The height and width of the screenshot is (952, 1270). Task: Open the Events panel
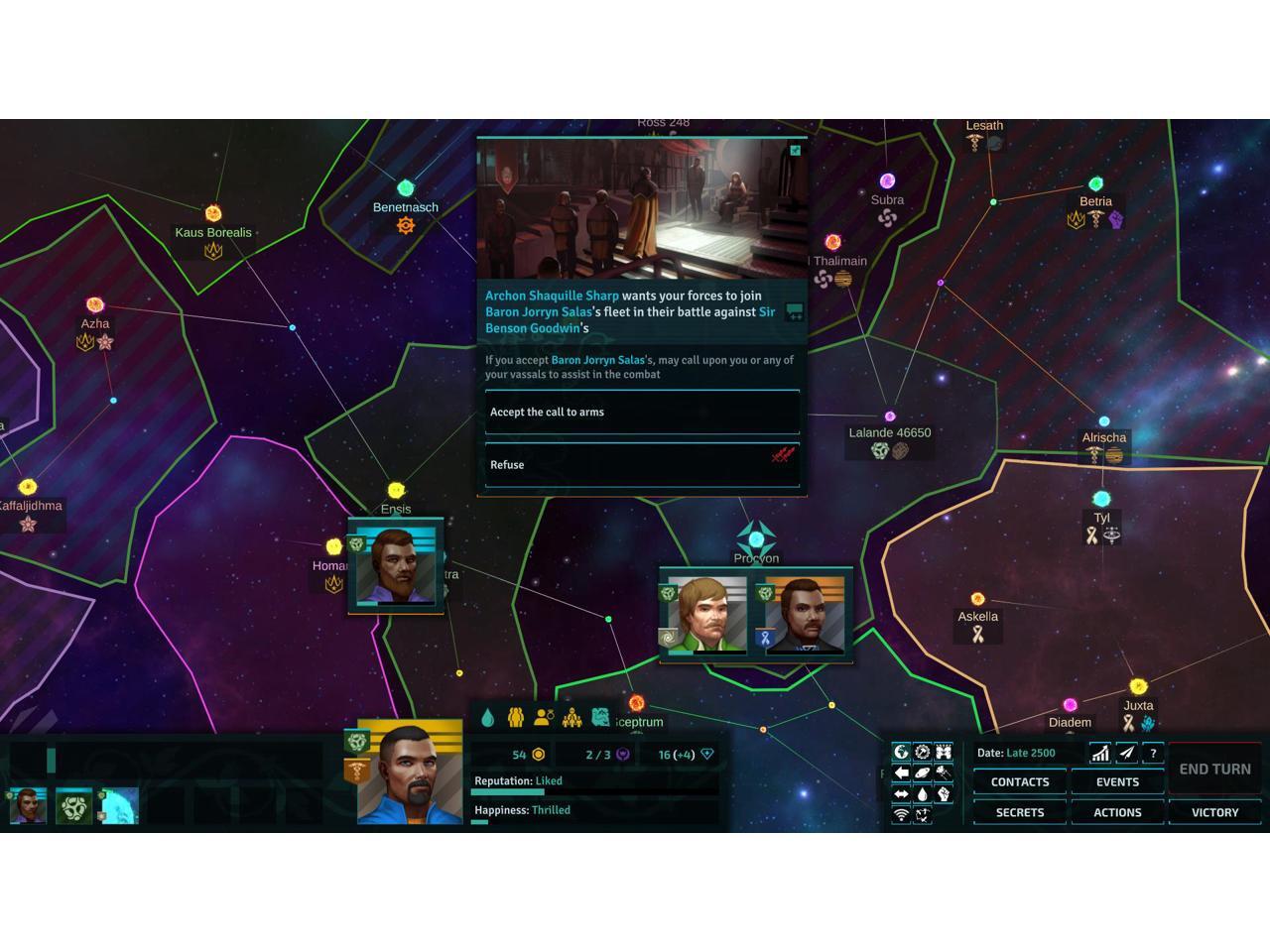coord(1117,782)
